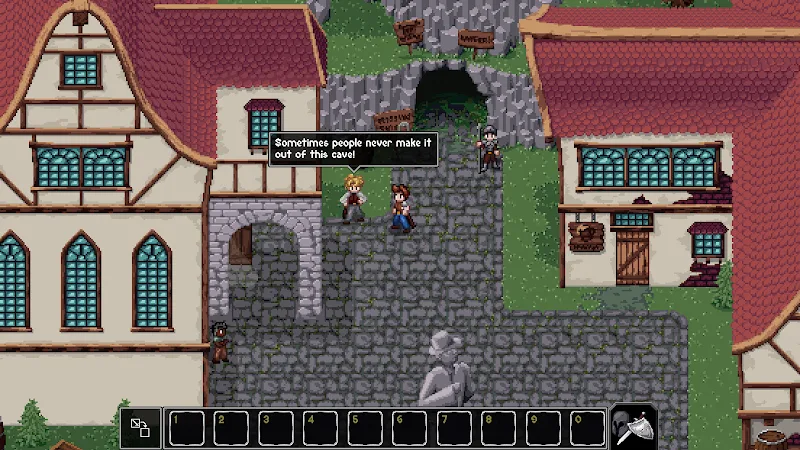800x450 pixels.
Task: Choose hotbar slot number 5
Action: 364,428
